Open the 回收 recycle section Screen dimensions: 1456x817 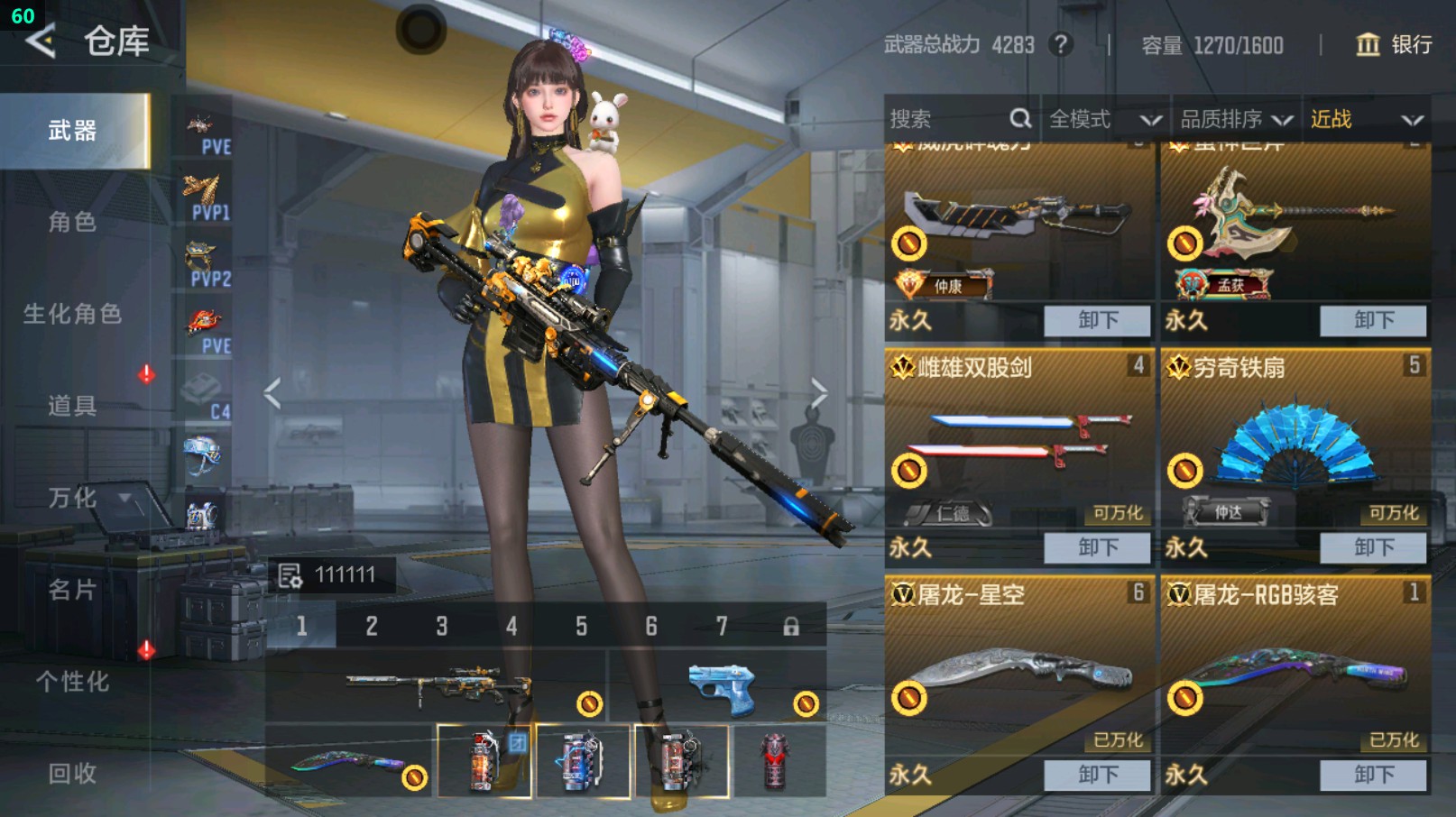pyautogui.click(x=72, y=774)
